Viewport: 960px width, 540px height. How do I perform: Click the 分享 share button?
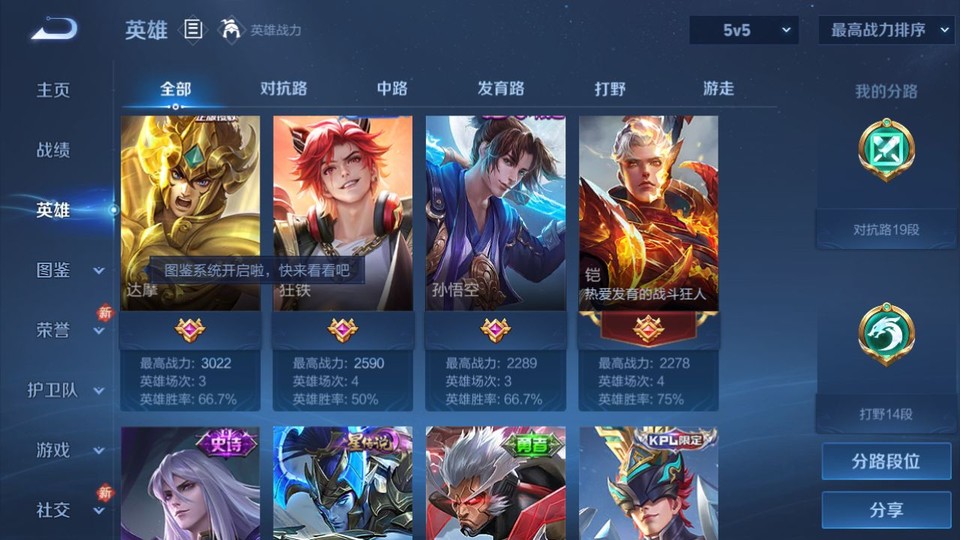tap(886, 510)
